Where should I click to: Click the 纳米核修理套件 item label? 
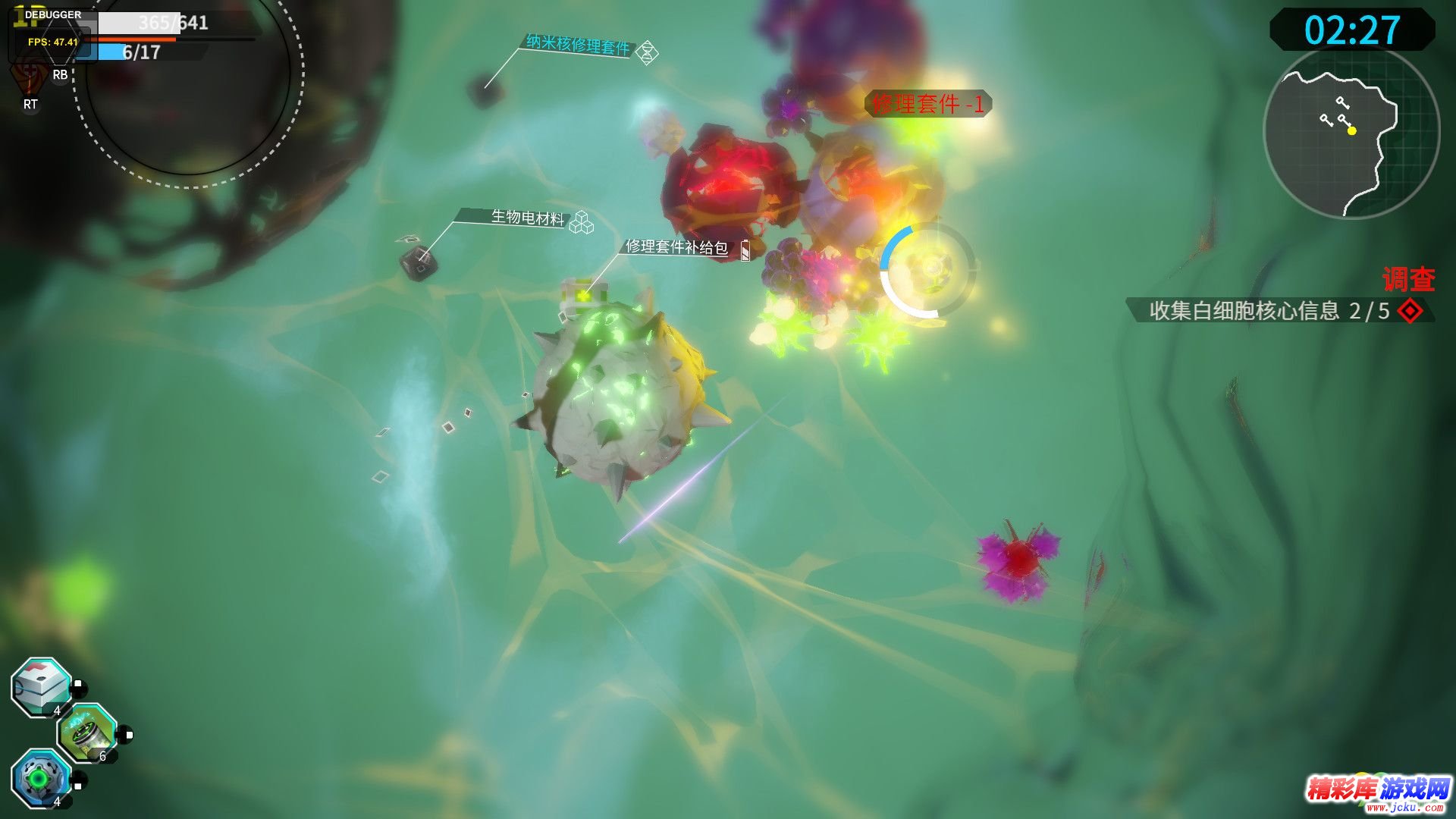[x=579, y=45]
